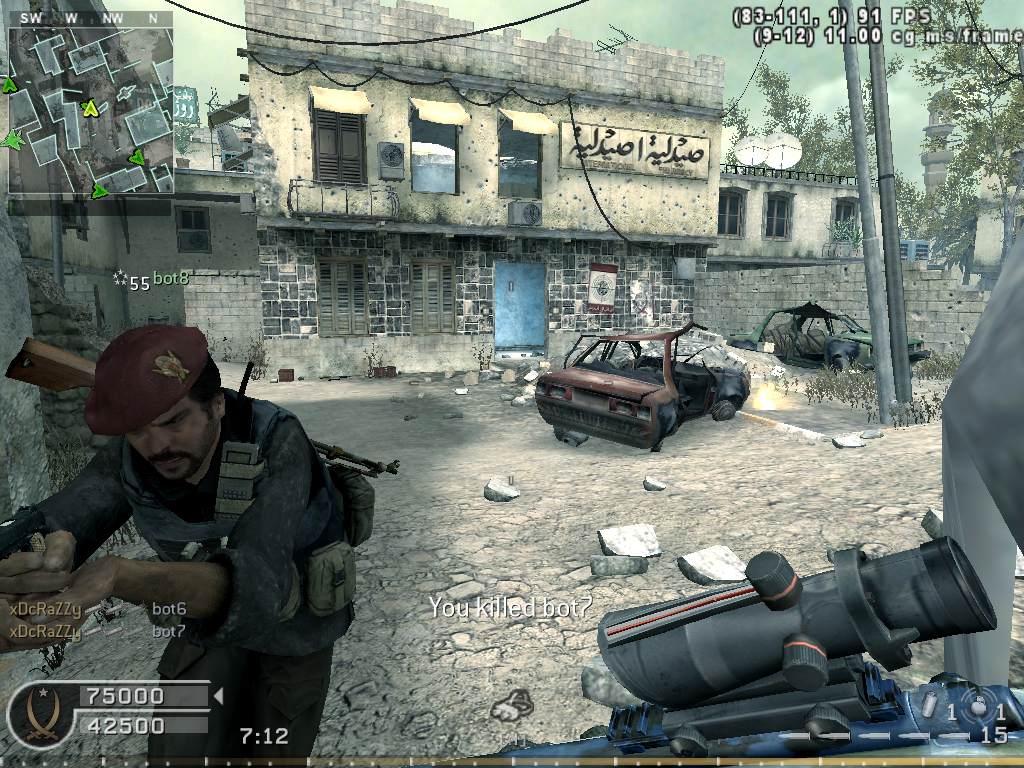Click the minimap in the corner
The height and width of the screenshot is (768, 1024).
pyautogui.click(x=90, y=110)
